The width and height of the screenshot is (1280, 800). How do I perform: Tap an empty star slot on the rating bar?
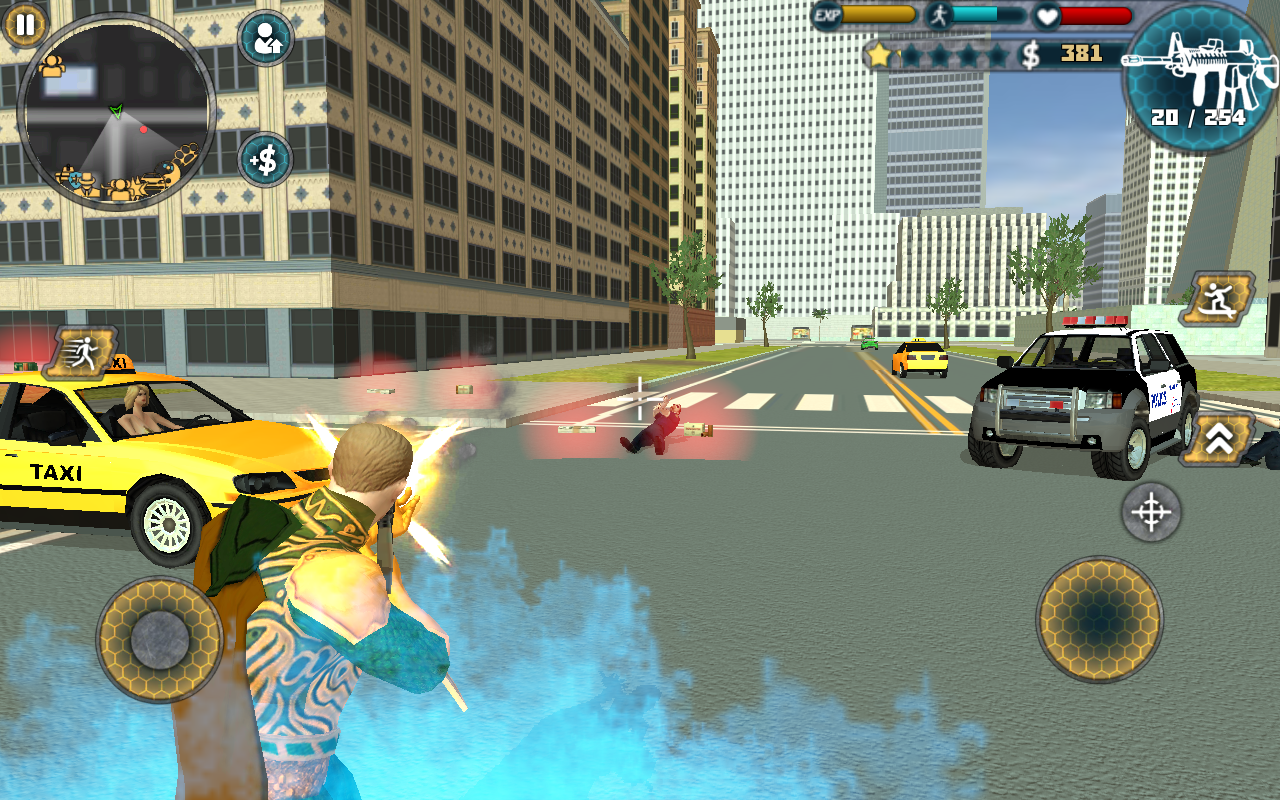pyautogui.click(x=940, y=55)
